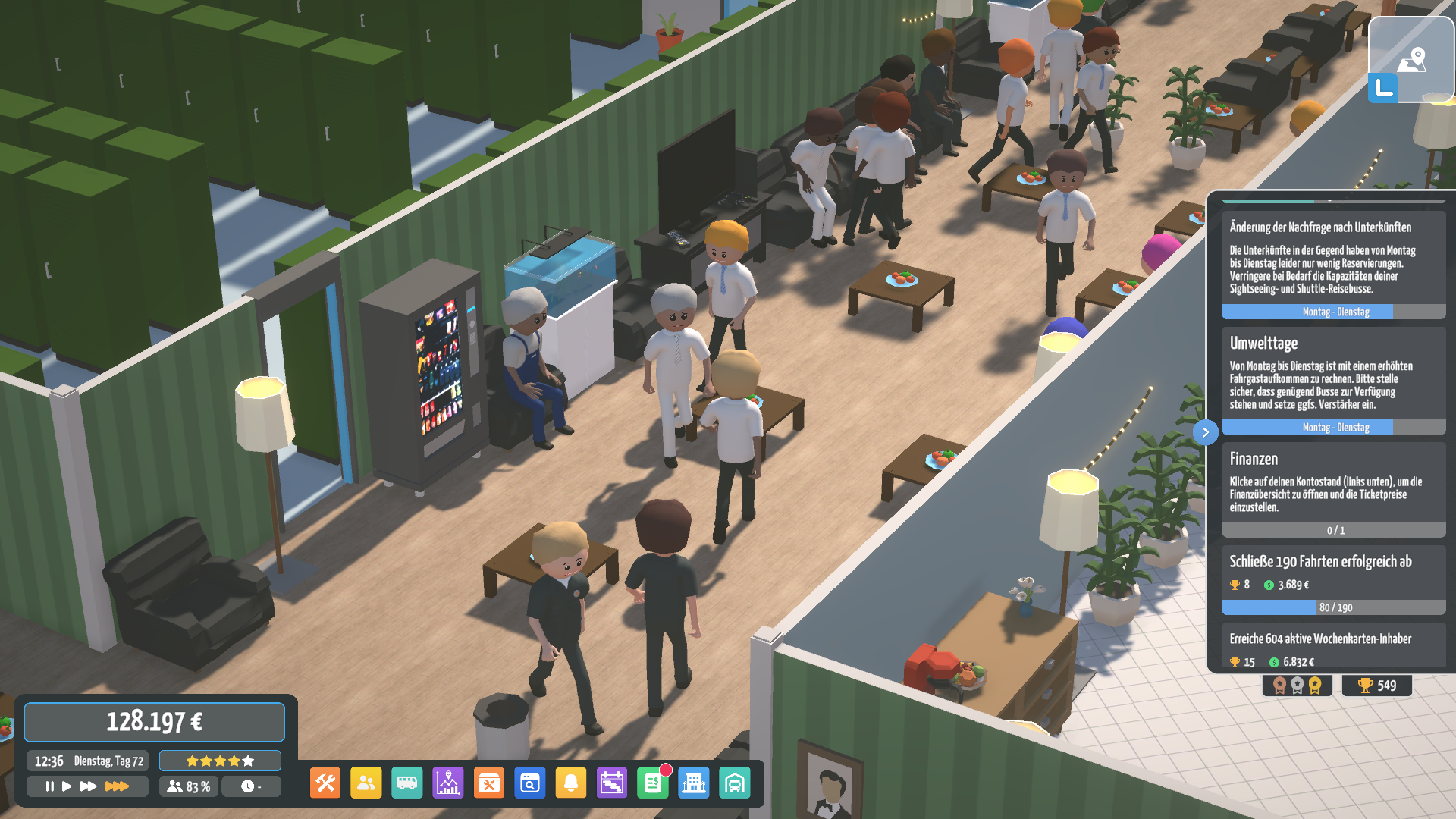Screen dimensions: 1456x819
Task: Open the map via the minimap button
Action: tap(1410, 61)
